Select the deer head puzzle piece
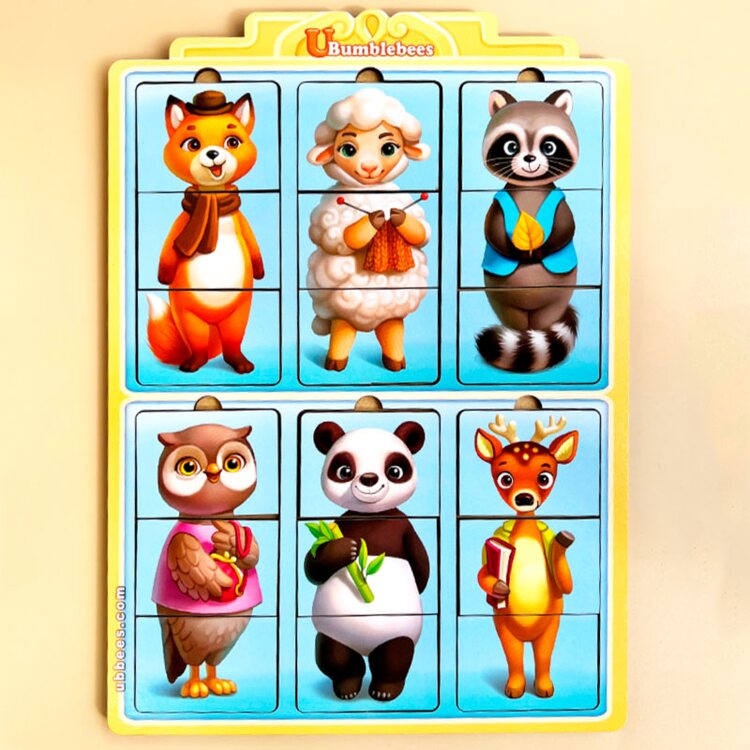Image resolution: width=750 pixels, height=750 pixels. click(x=531, y=463)
